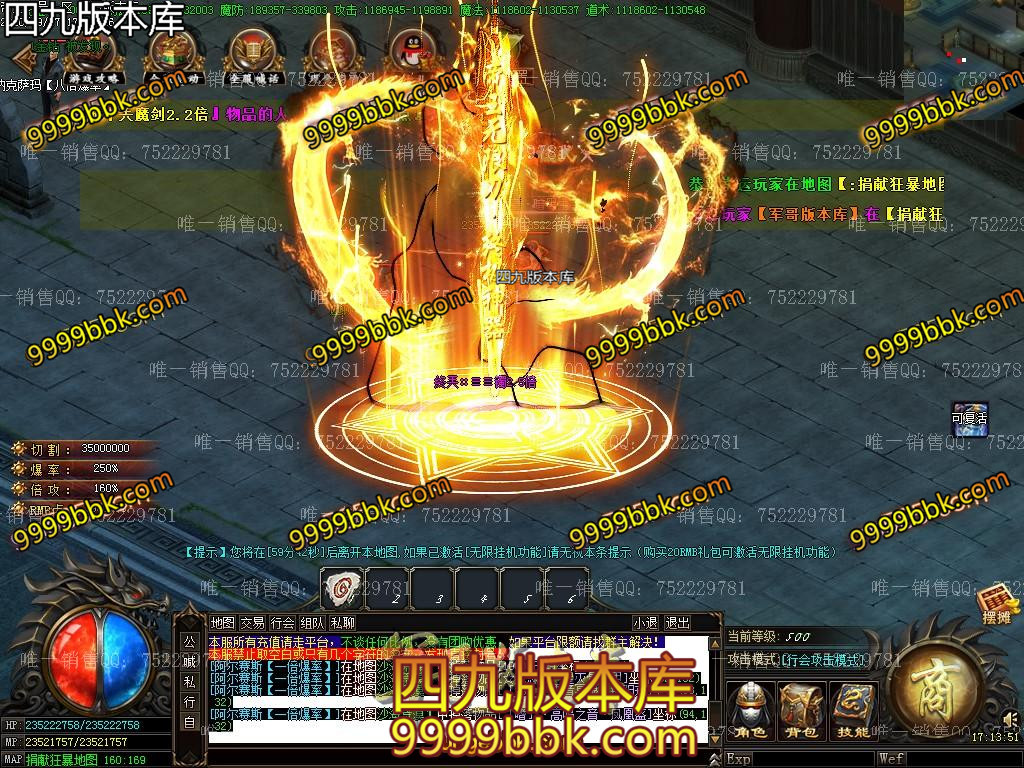Image resolution: width=1024 pixels, height=768 pixels.
Task: Select the scroll item in hotbar slot 1
Action: (x=342, y=587)
